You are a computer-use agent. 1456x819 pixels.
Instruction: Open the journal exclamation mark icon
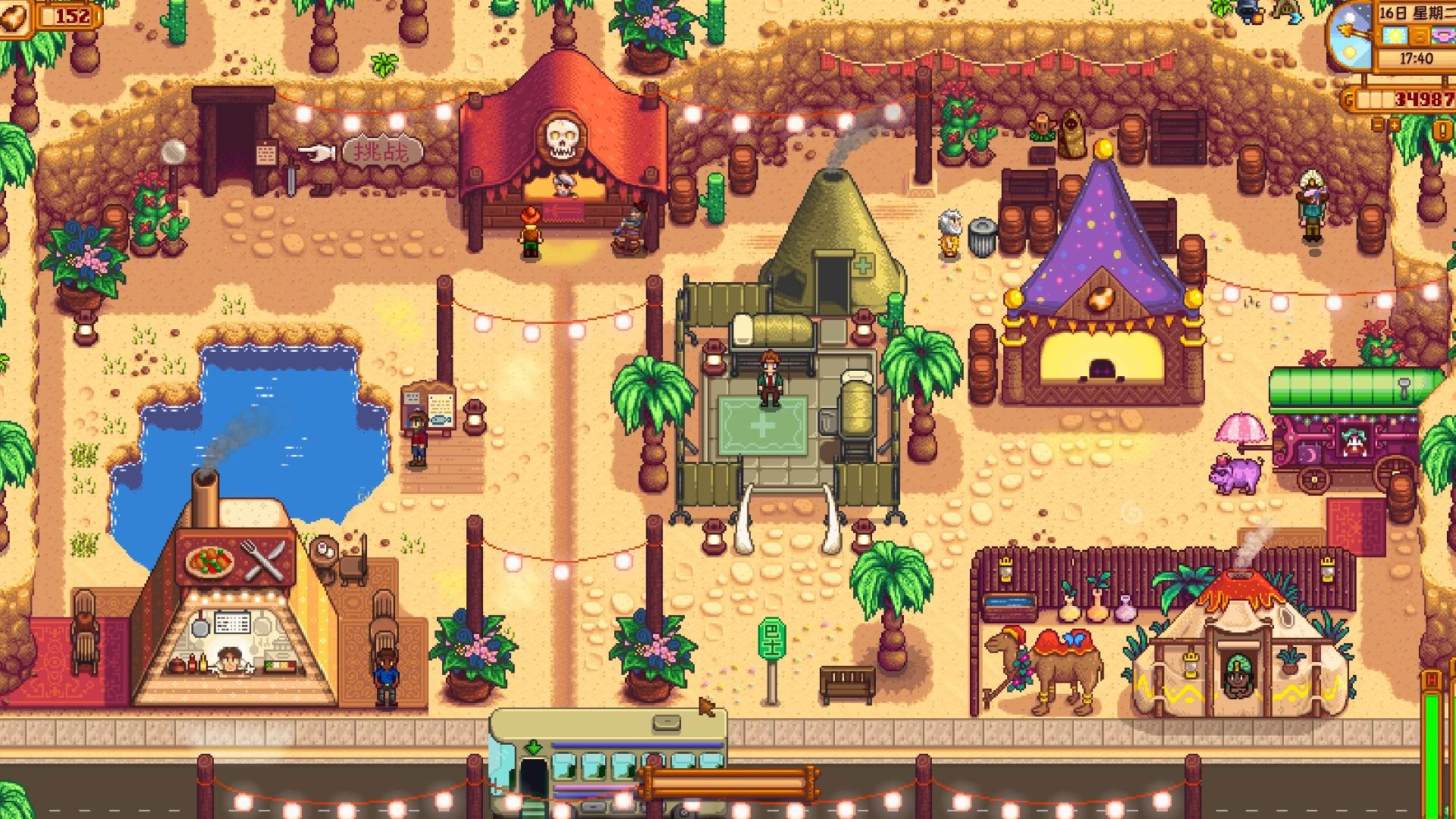(x=1442, y=130)
